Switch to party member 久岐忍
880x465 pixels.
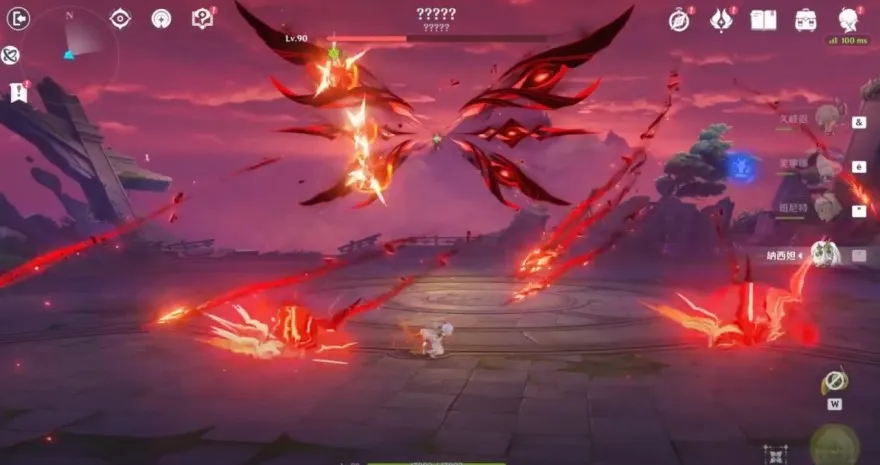826,120
